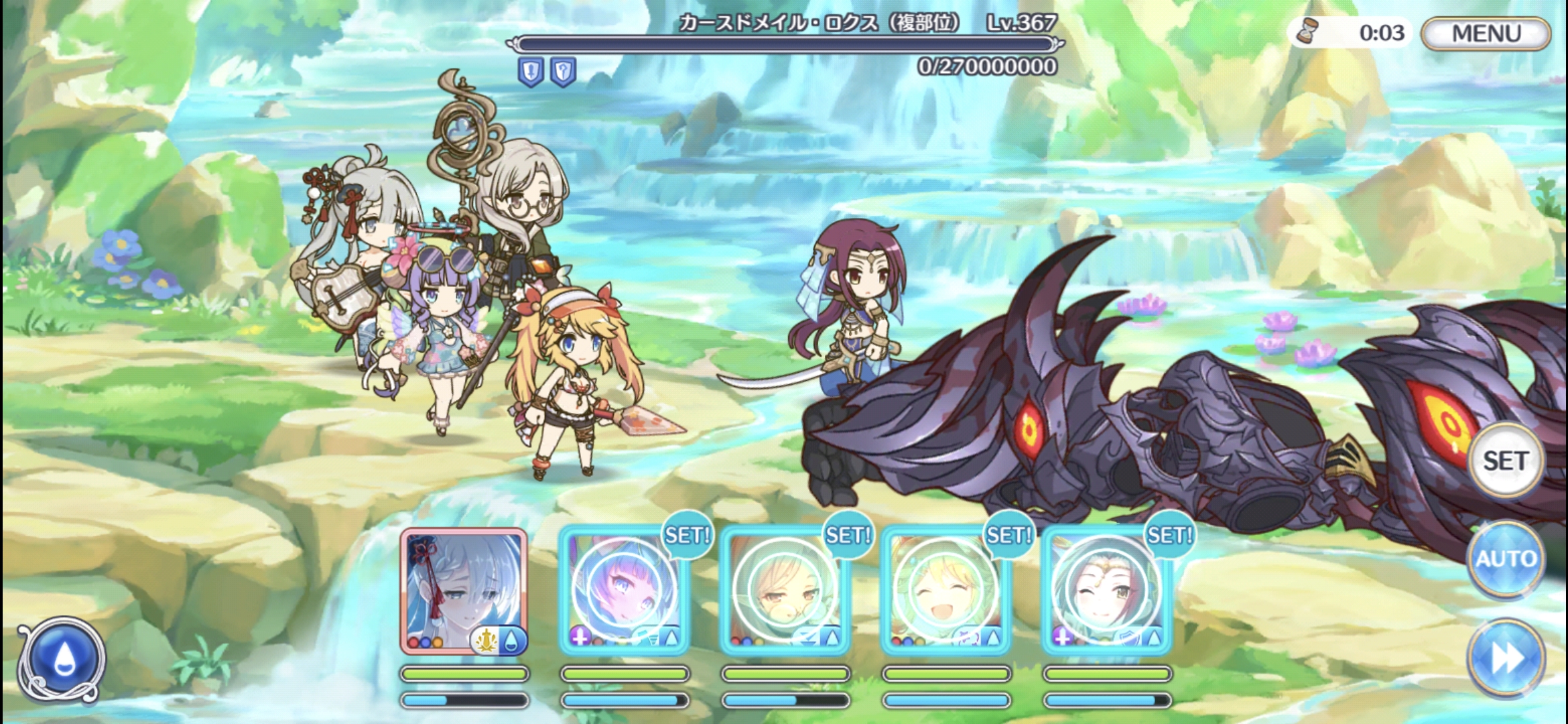Choose the glasses-wearing character portrait
Viewport: 1568px width, 724px height.
785,591
